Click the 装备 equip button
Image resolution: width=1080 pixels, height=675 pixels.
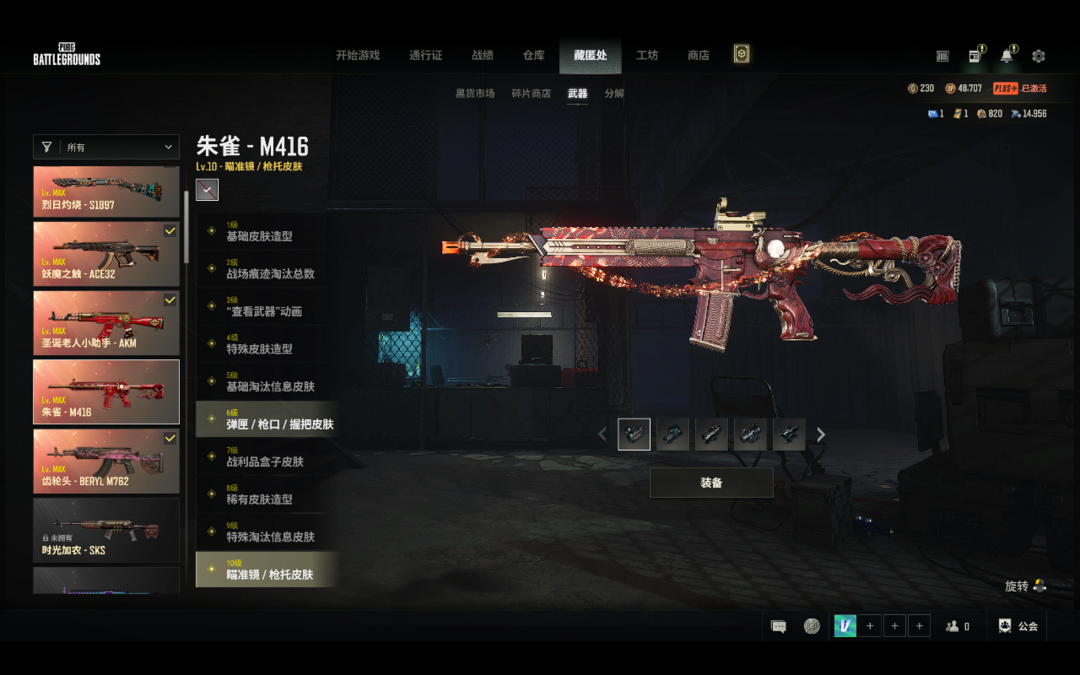(711, 483)
